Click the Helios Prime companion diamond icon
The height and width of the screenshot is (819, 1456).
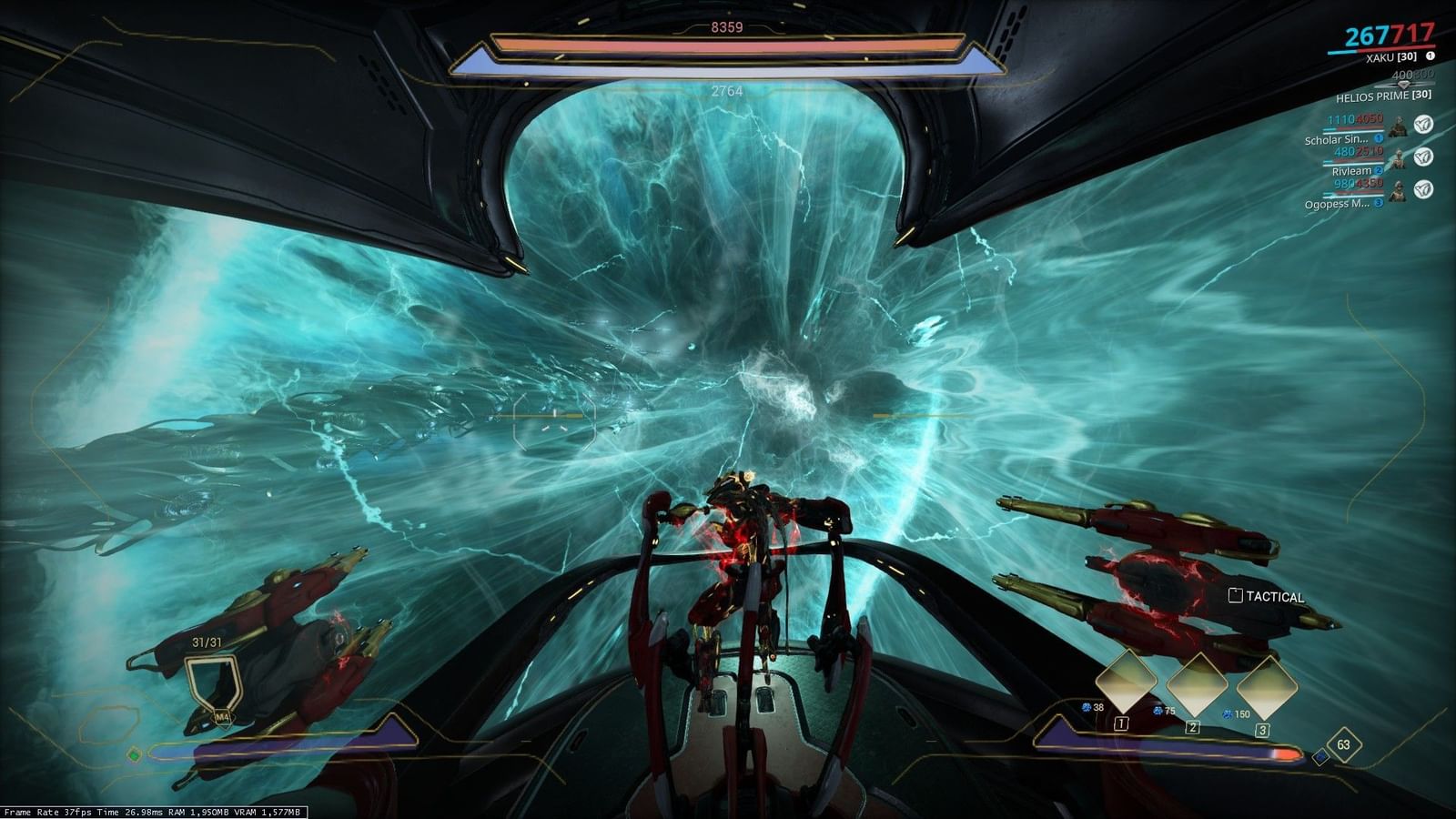coord(1404,85)
